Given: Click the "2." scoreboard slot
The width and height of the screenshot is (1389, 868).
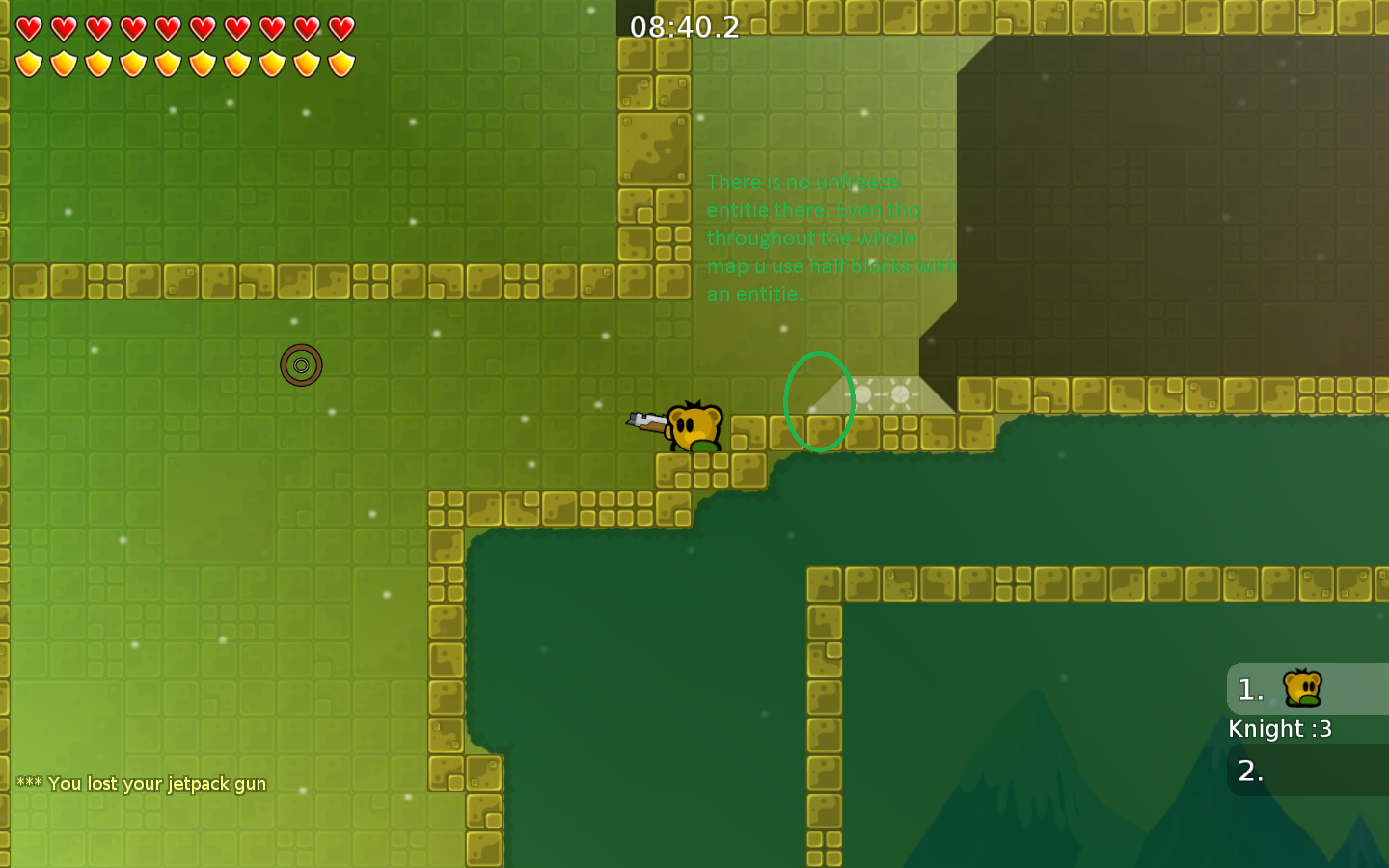Looking at the screenshot, I should click(x=1250, y=771).
